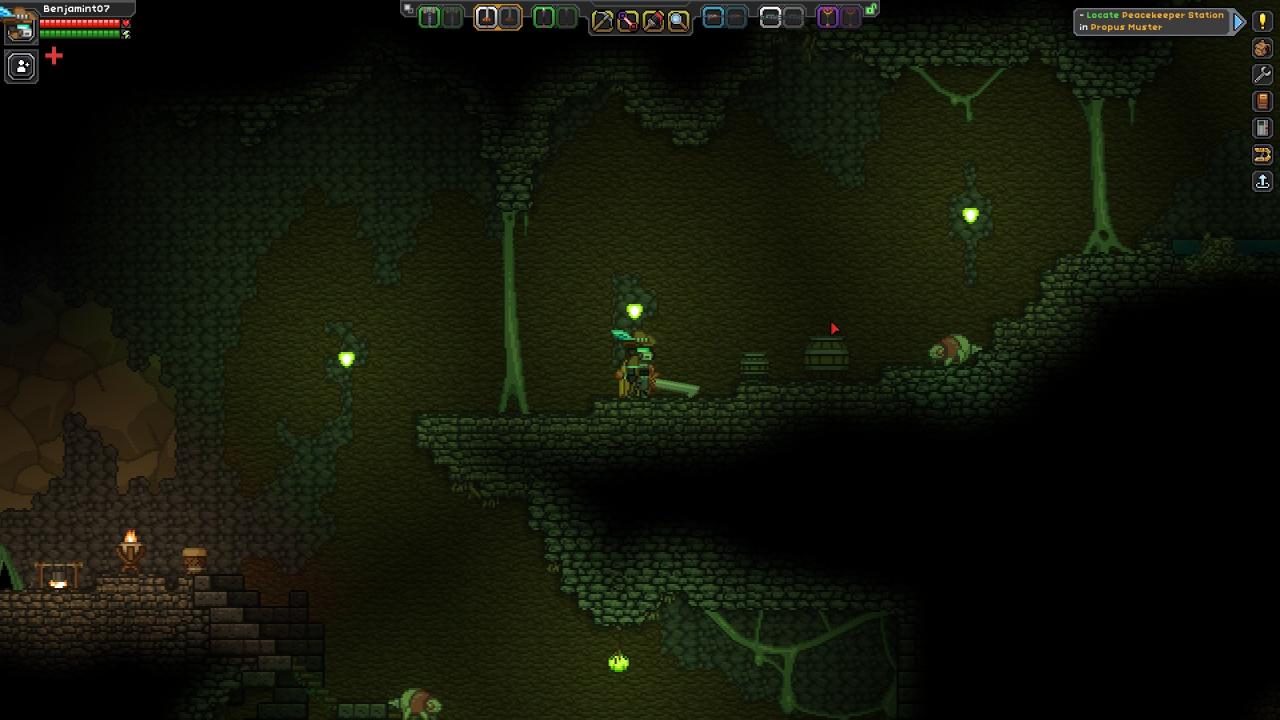
Task: Invite a player with the party button
Action: [21, 67]
